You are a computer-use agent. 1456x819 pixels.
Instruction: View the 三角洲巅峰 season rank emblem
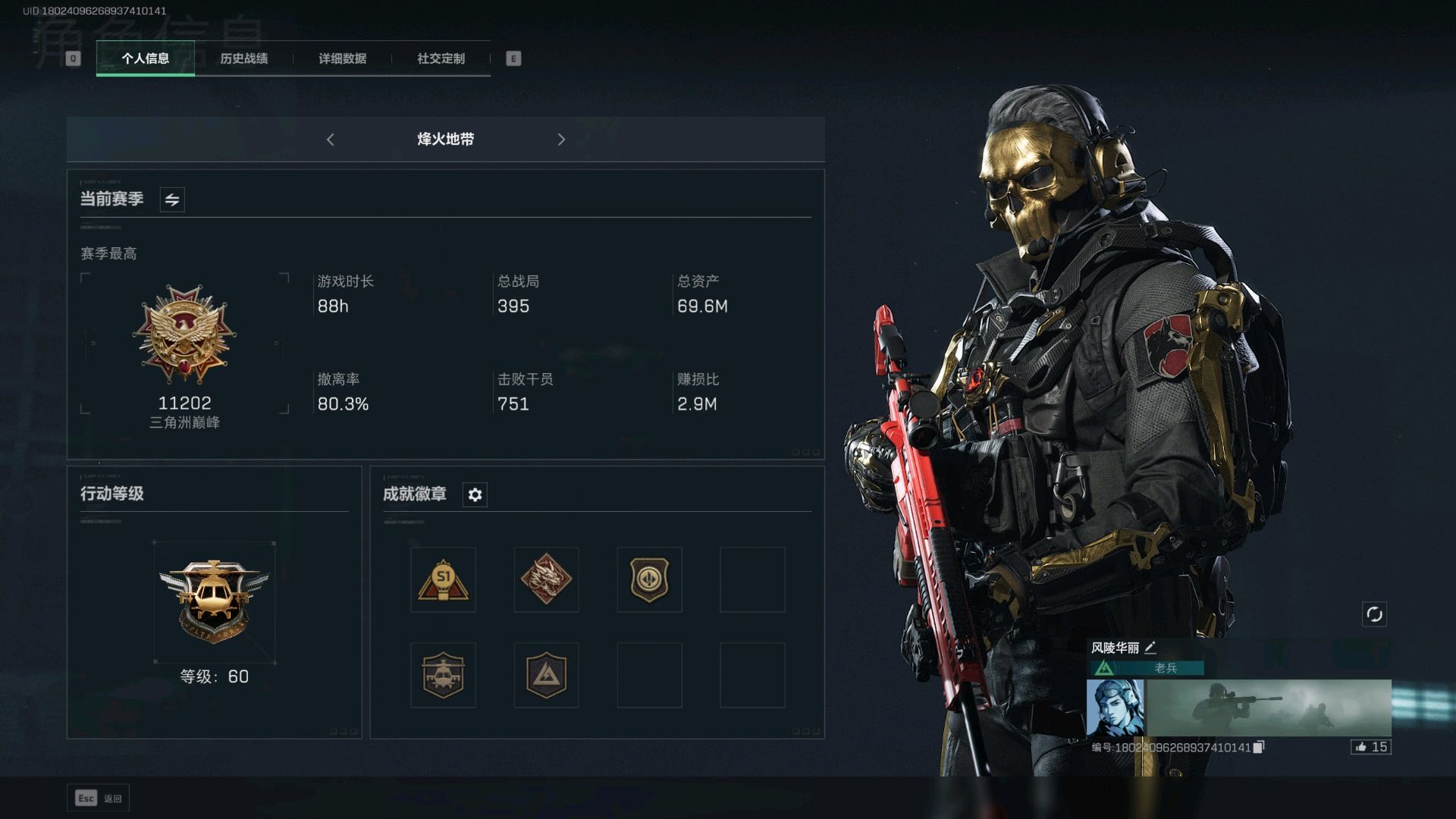click(x=184, y=334)
